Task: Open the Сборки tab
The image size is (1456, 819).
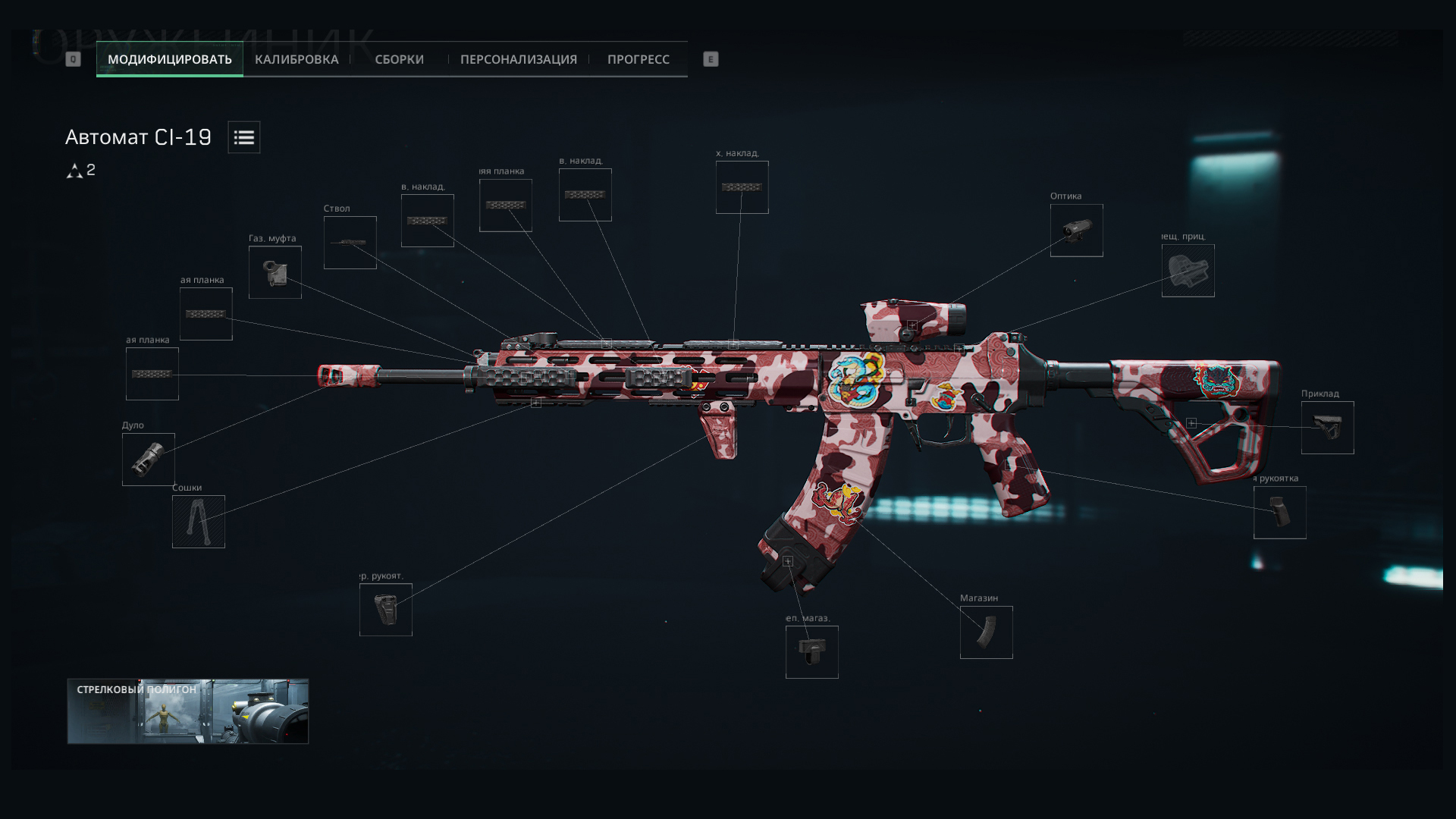Action: 399,59
